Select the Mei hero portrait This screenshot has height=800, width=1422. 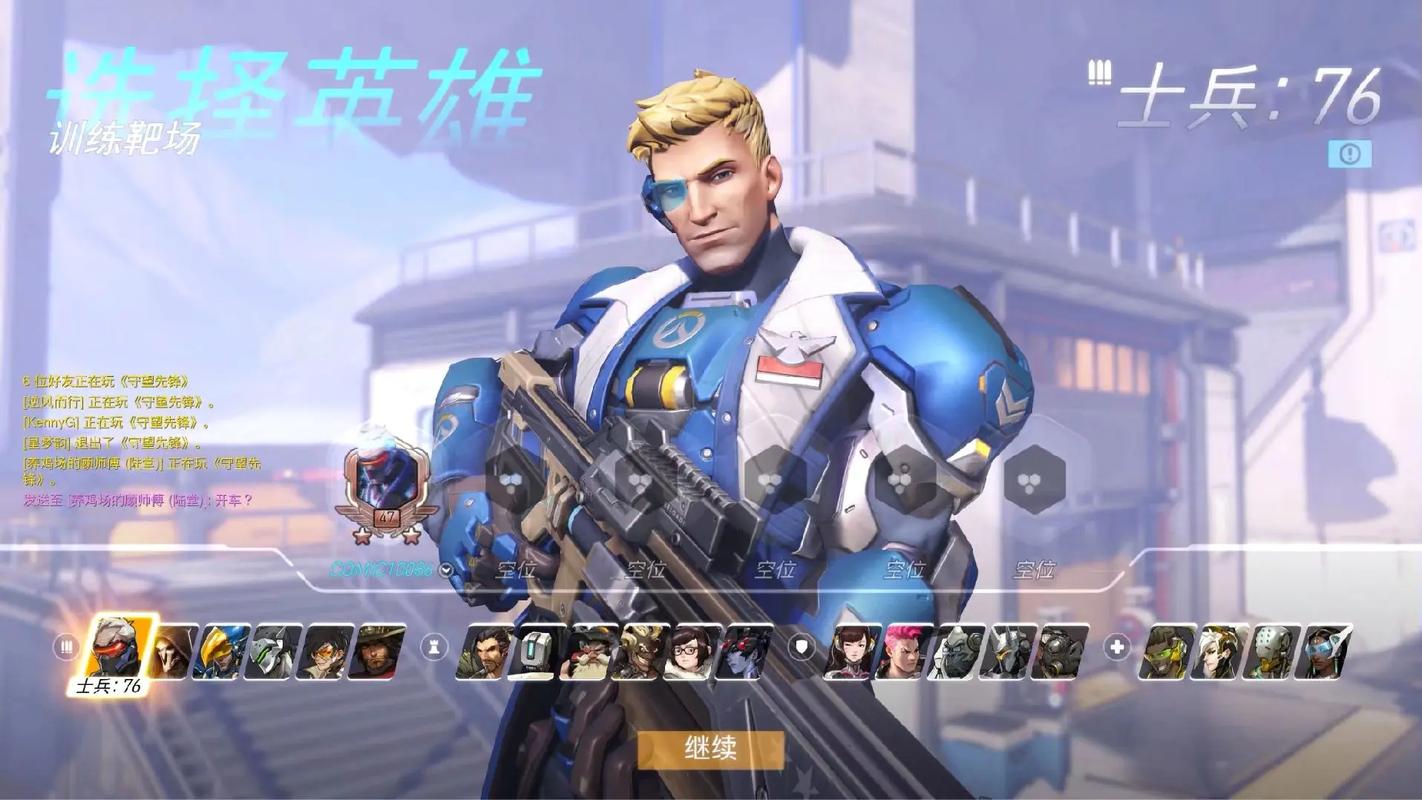click(692, 652)
